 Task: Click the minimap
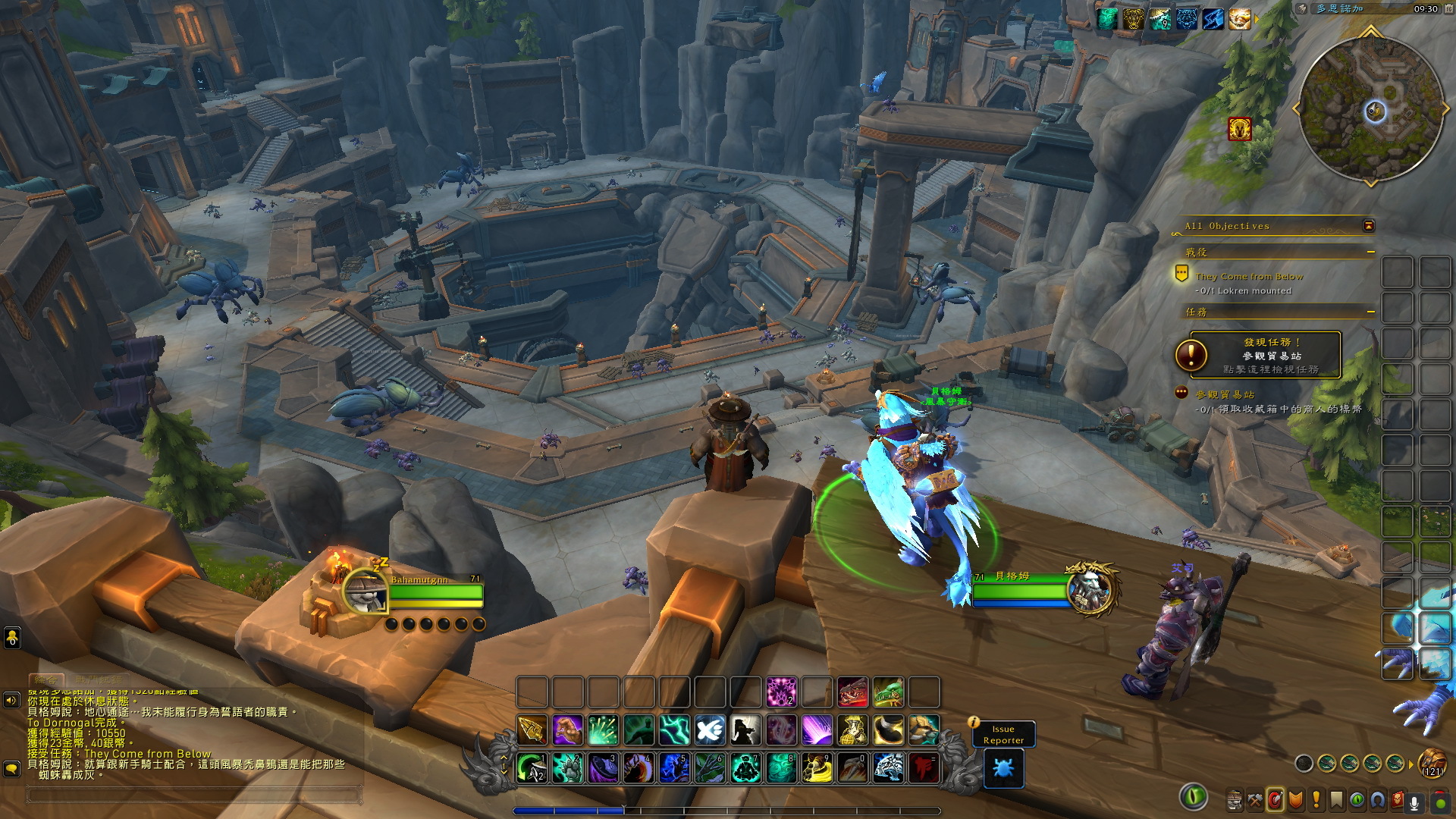(x=1370, y=108)
